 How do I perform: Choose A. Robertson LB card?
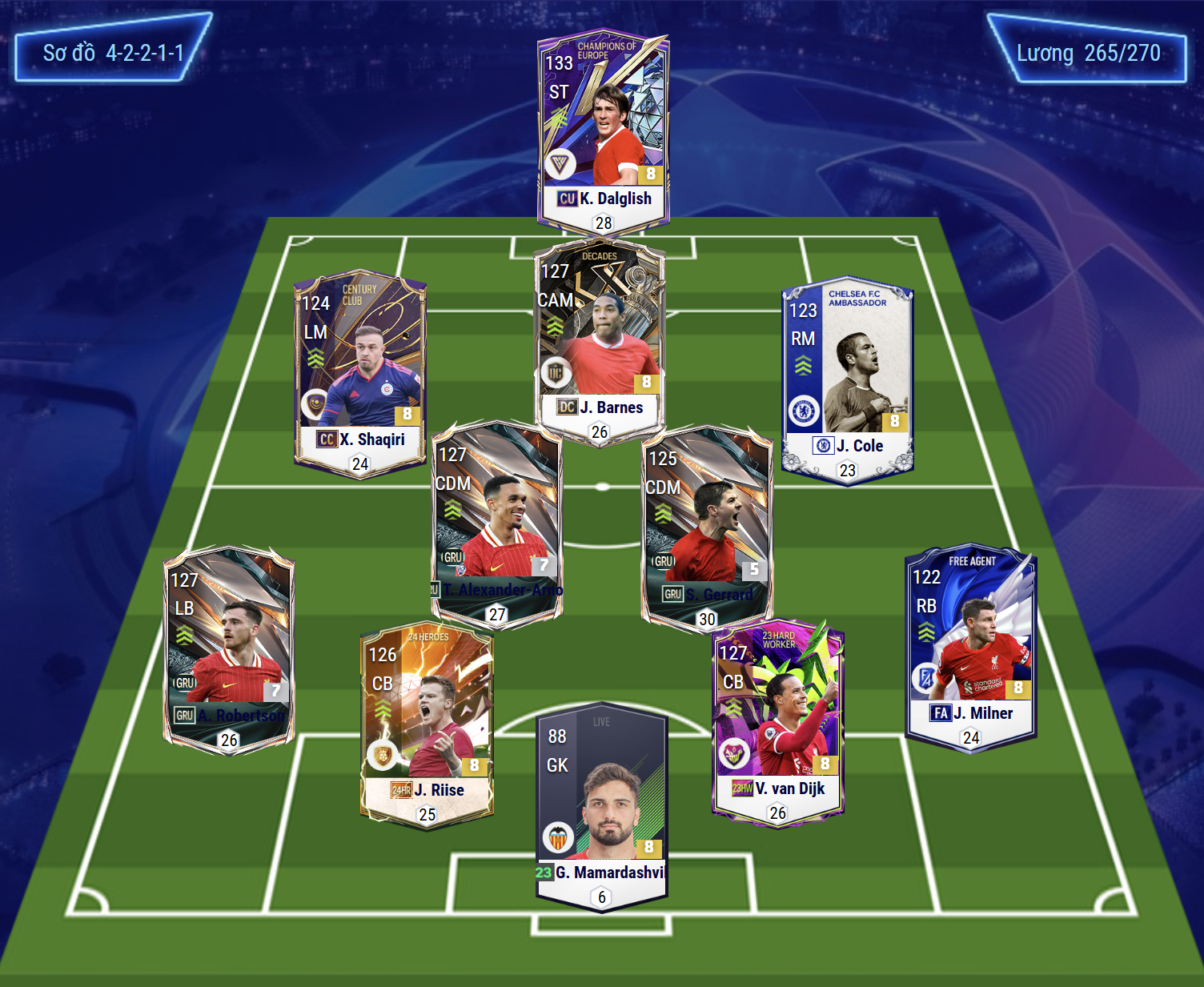pos(229,648)
